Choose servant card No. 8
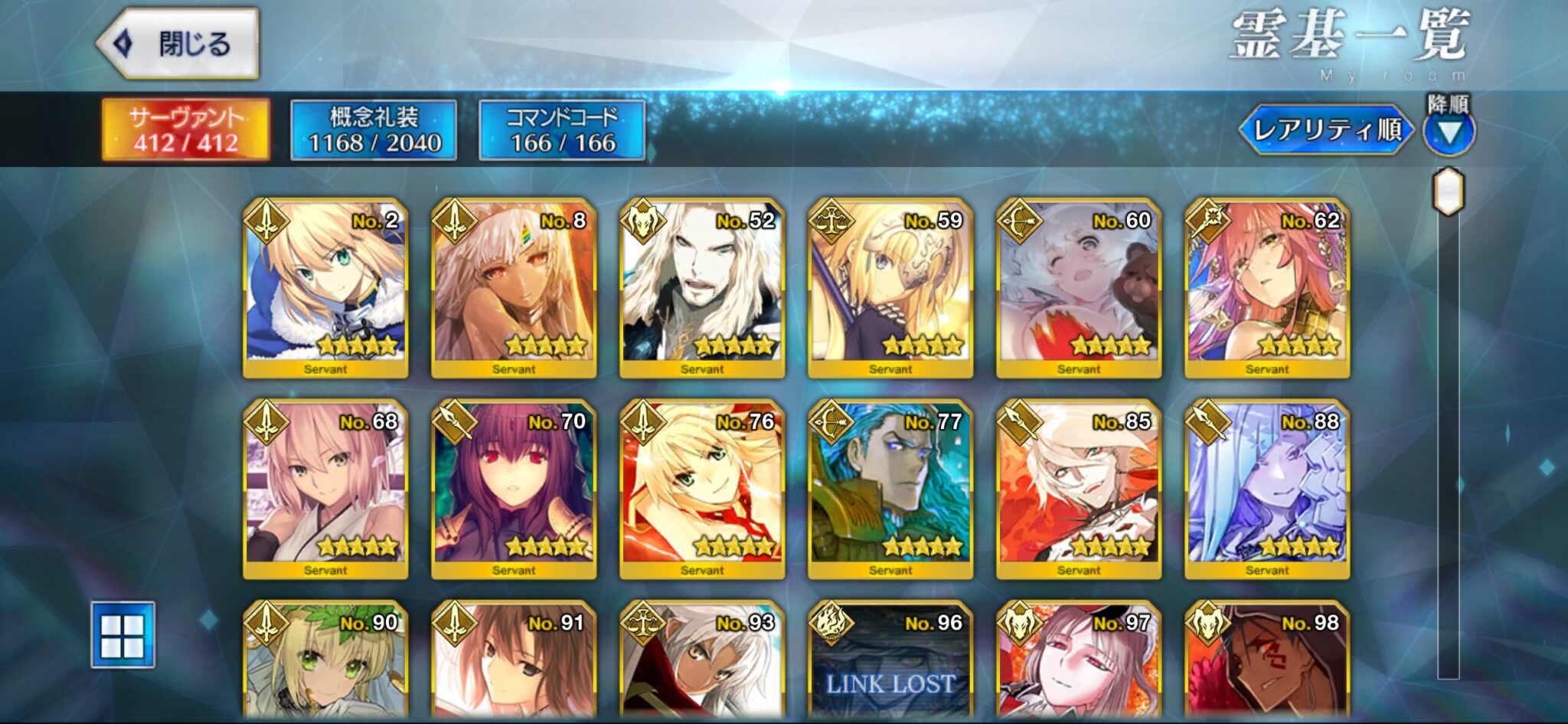The height and width of the screenshot is (724, 1568). [514, 287]
